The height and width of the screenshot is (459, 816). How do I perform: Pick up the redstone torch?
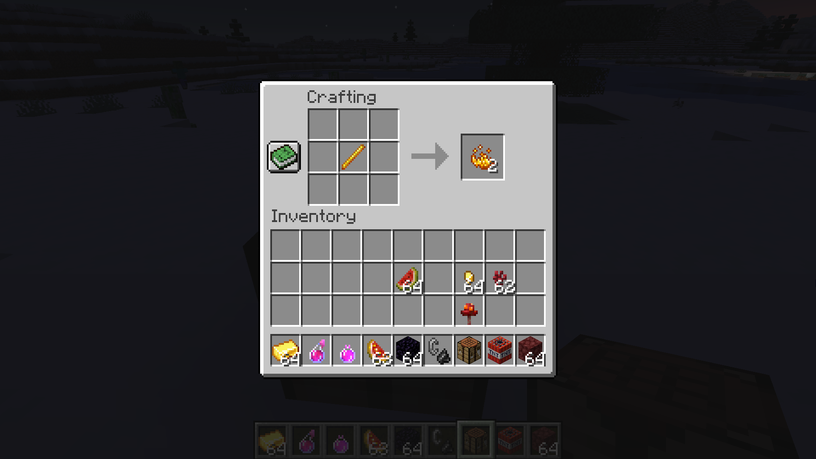[469, 311]
